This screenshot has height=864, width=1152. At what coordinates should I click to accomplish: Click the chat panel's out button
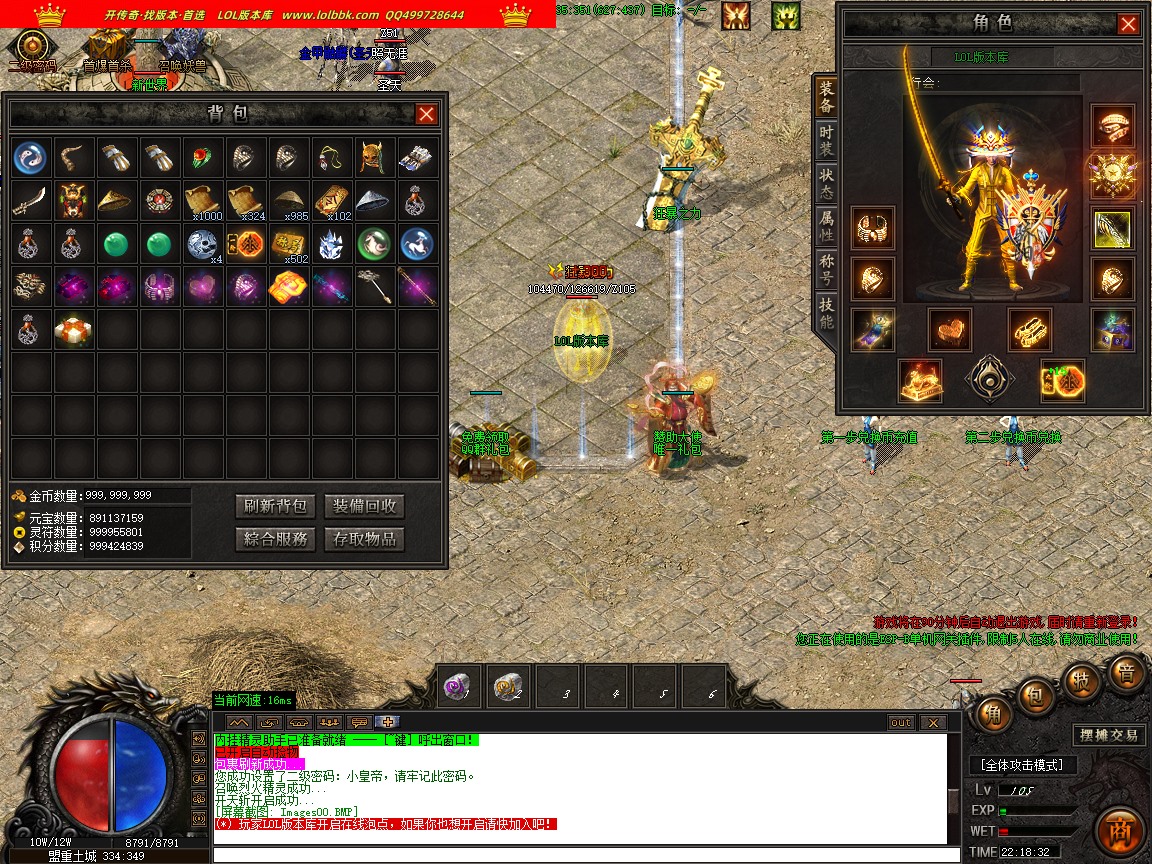click(x=901, y=723)
